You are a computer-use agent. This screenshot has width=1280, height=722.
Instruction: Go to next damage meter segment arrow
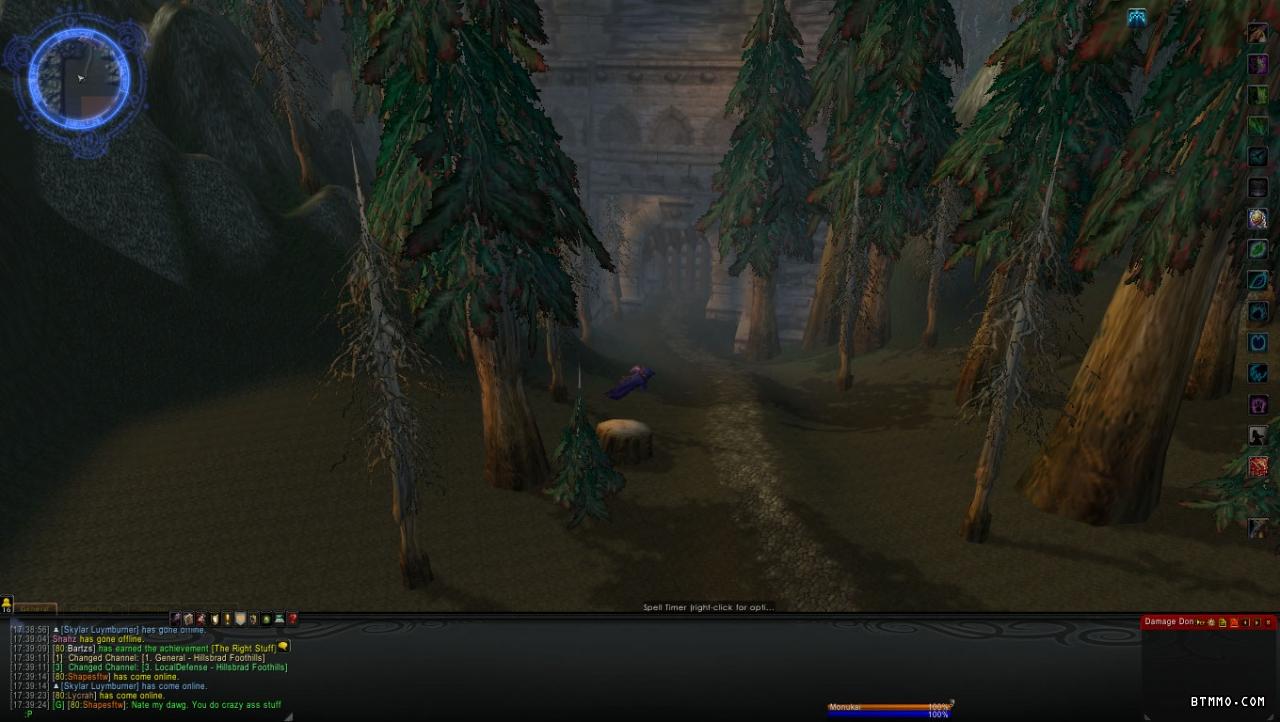click(1257, 622)
